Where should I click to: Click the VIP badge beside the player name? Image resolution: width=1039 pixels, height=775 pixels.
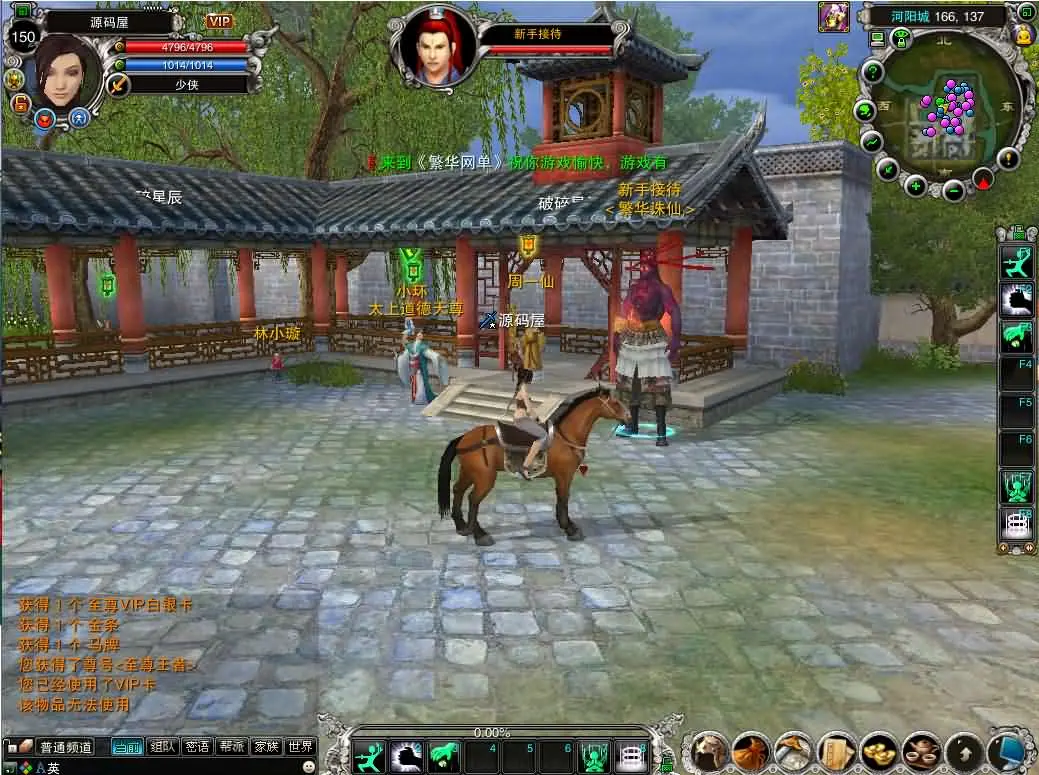[219, 21]
